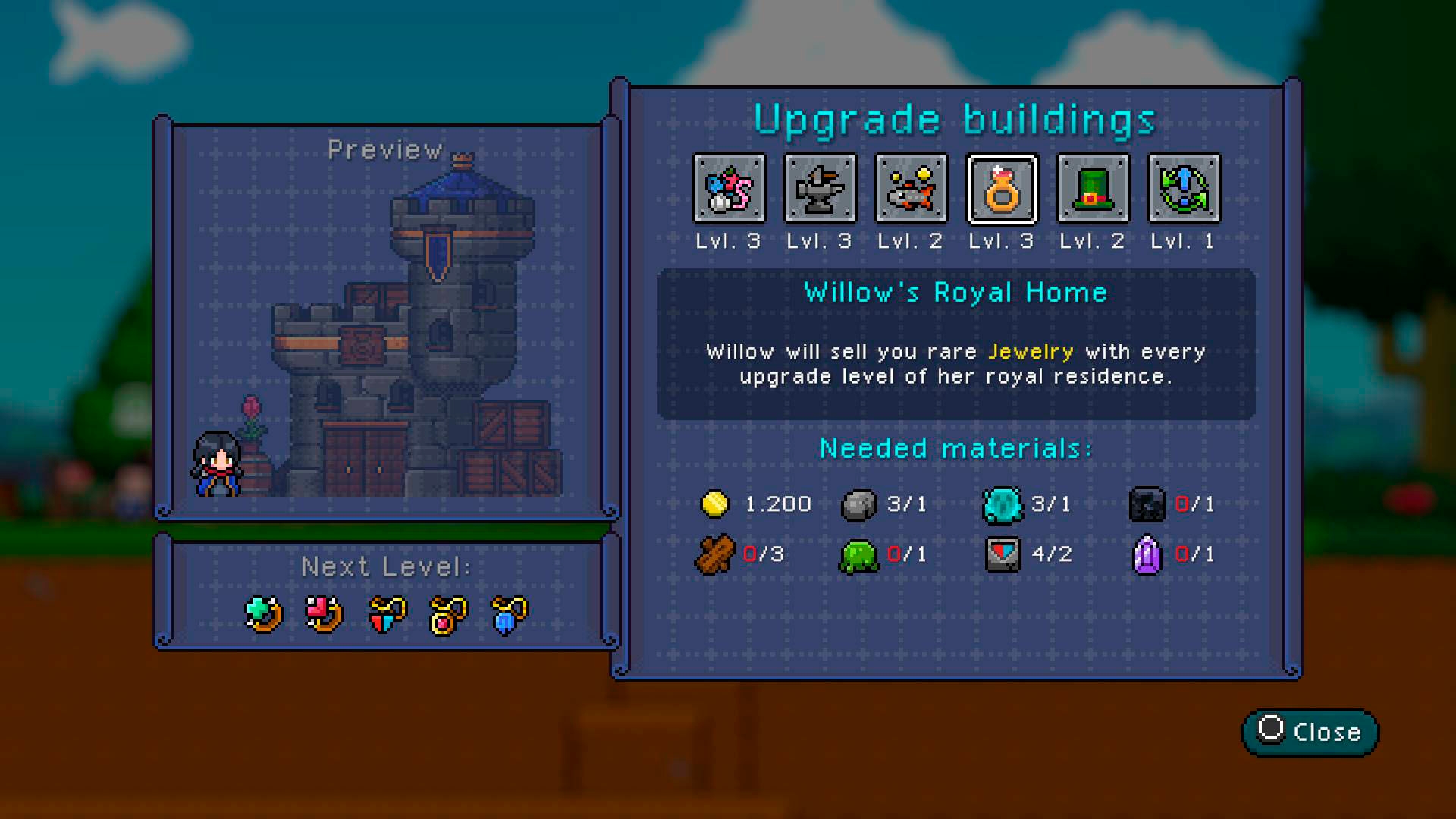Click the grey stone material icon
Viewport: 1456px width, 819px height.
coord(858,505)
